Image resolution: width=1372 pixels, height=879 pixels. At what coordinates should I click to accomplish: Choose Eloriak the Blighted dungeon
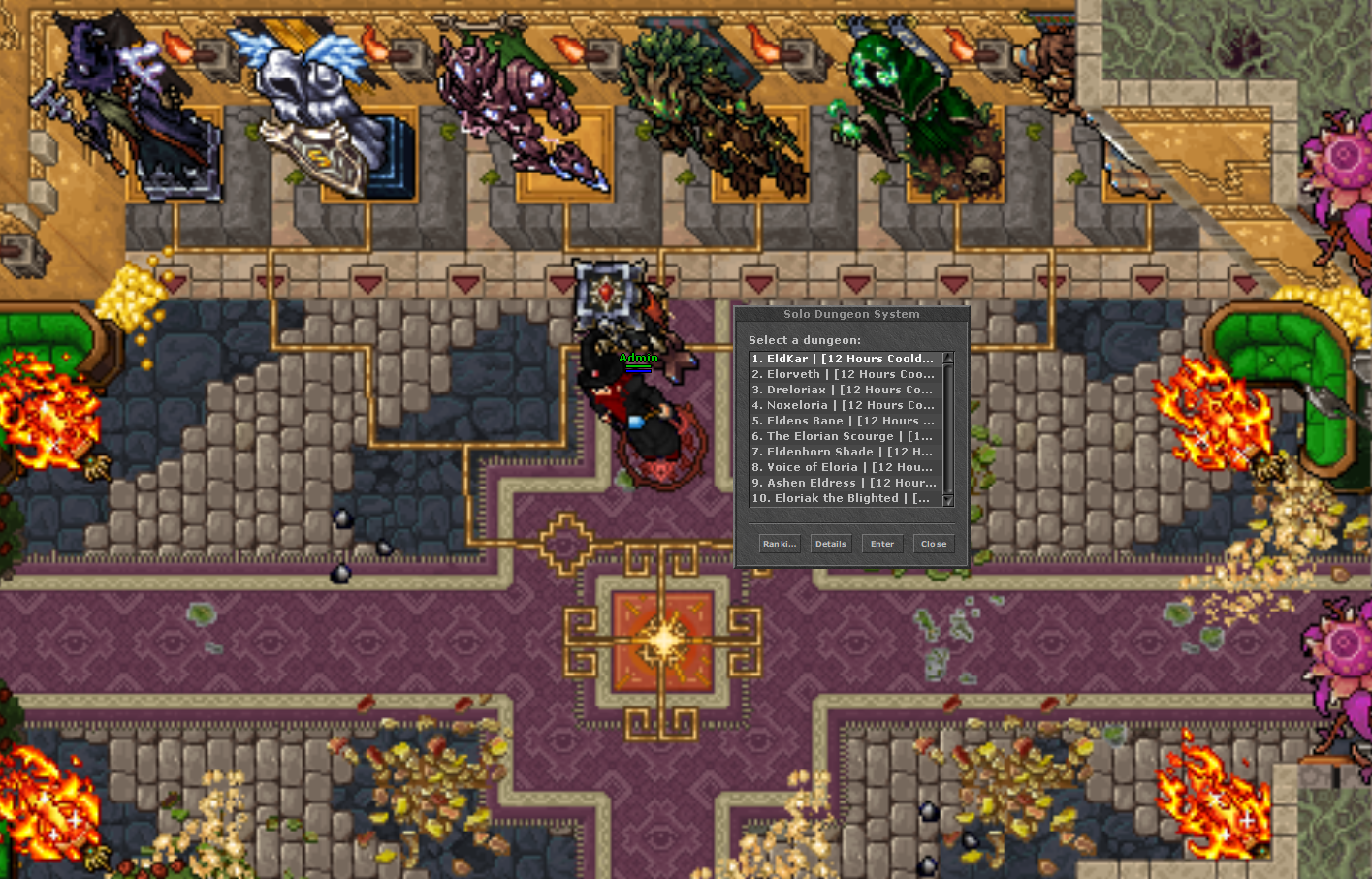pyautogui.click(x=843, y=498)
